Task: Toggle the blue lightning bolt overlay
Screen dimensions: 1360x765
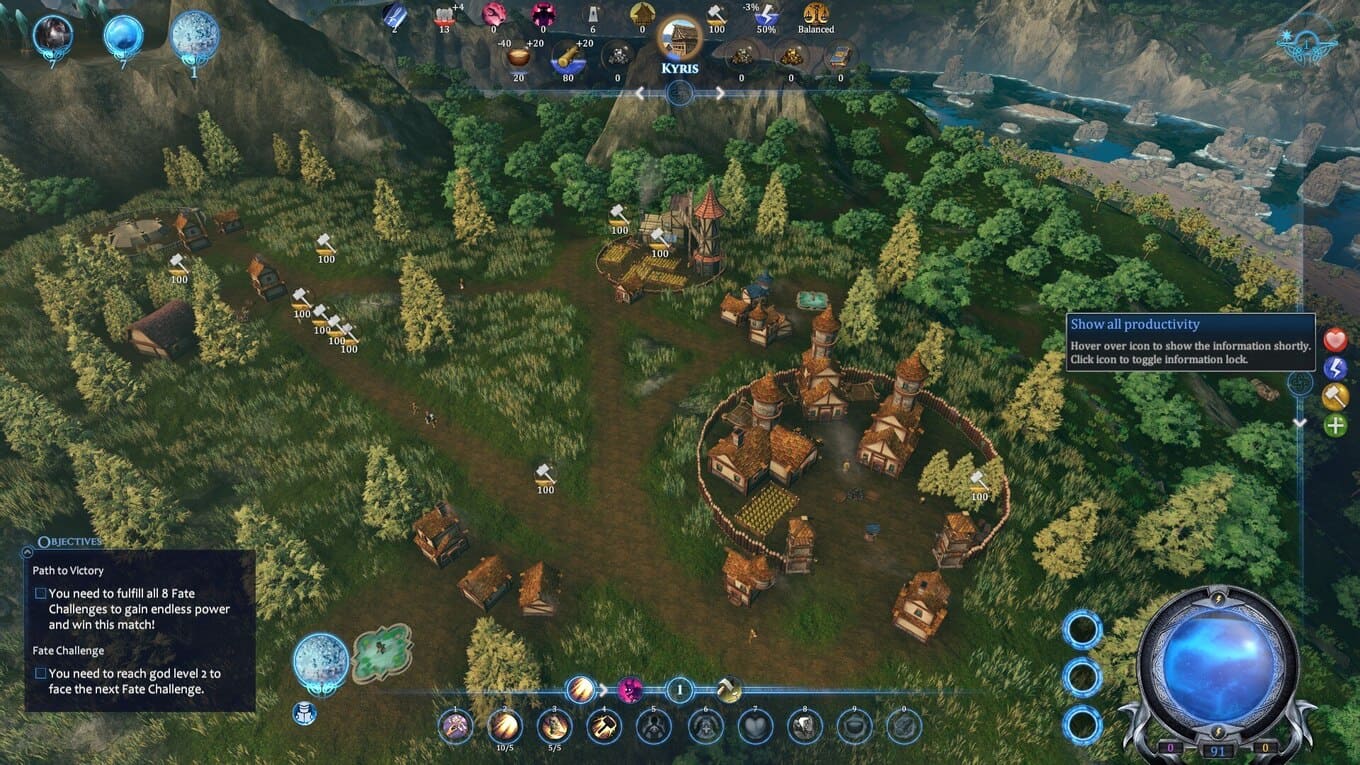Action: (x=1335, y=368)
